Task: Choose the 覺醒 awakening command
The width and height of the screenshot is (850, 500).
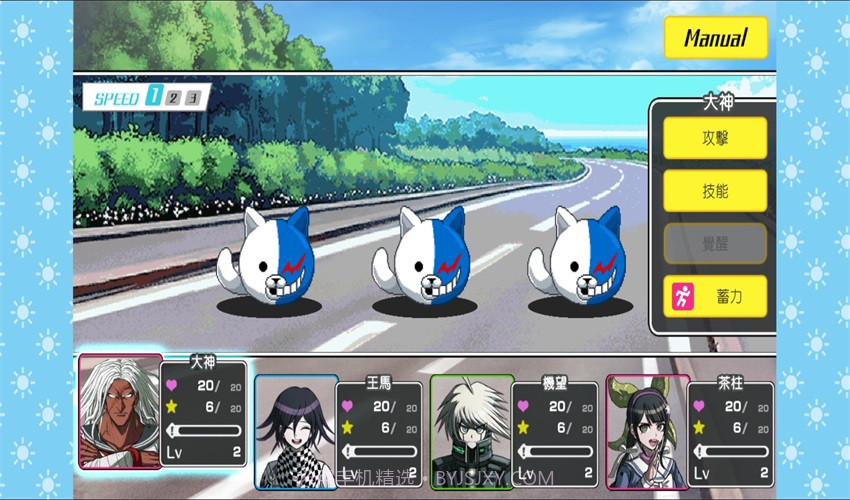Action: click(715, 243)
